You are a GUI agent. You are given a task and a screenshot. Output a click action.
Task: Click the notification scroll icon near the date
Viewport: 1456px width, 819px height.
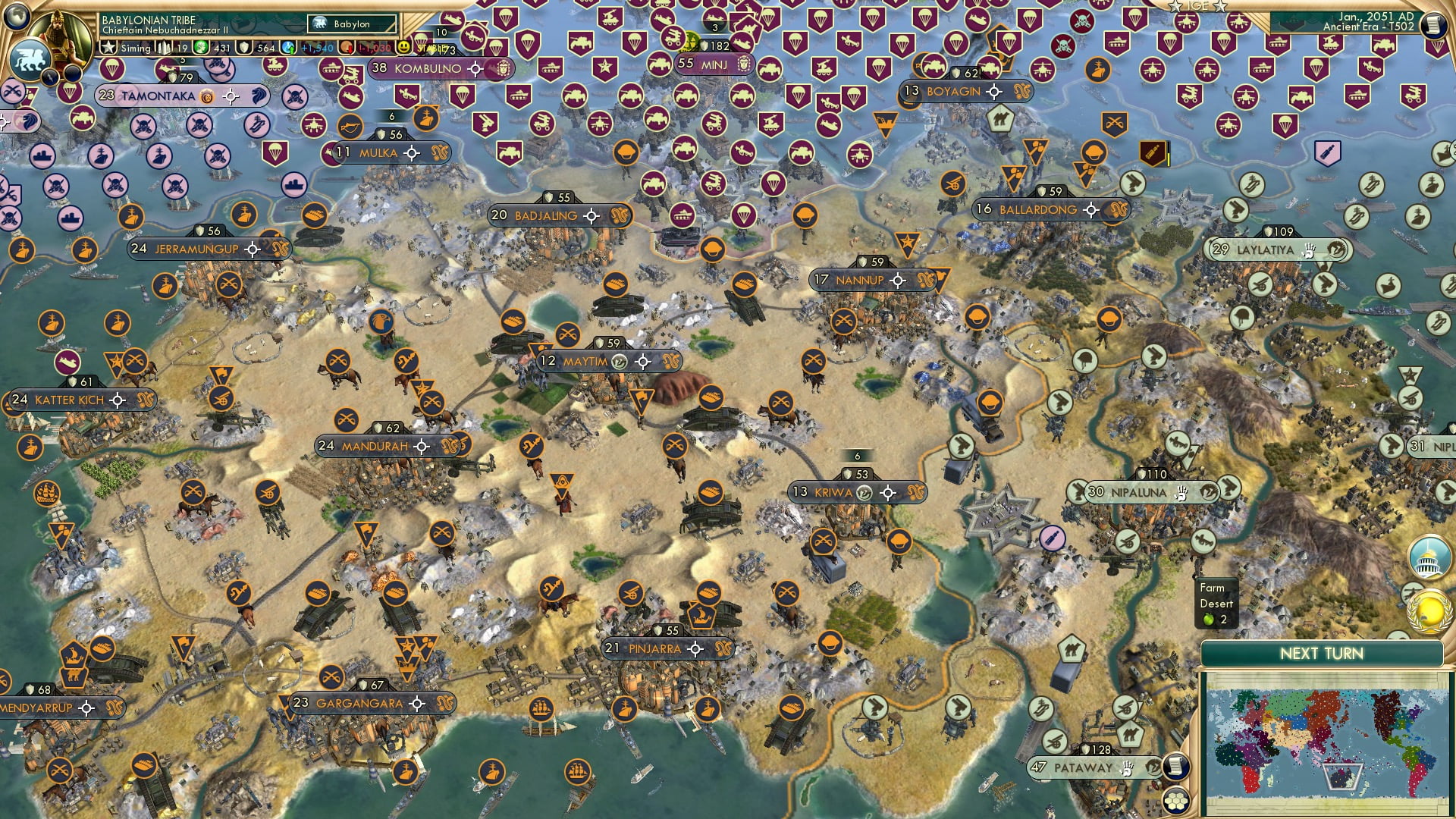pos(1436,24)
